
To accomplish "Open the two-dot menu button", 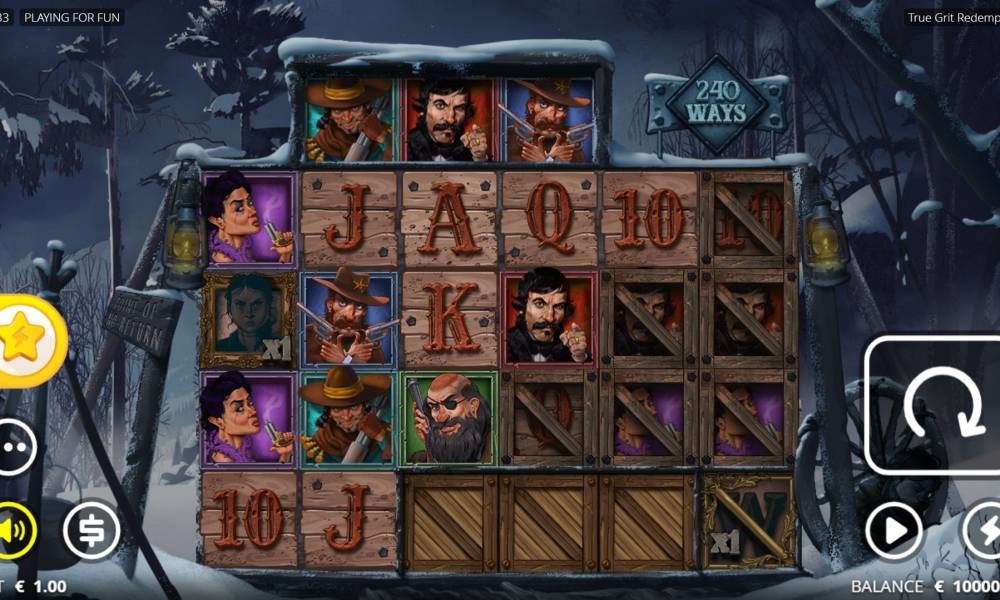I will coord(14,447).
